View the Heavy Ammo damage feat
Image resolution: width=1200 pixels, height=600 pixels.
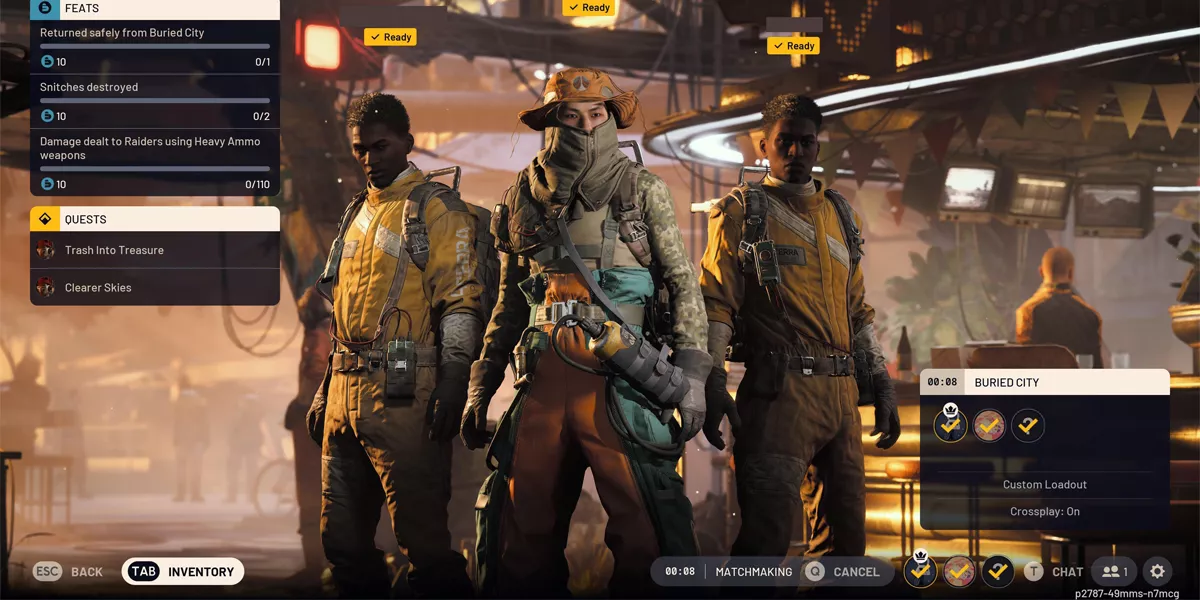coord(155,163)
